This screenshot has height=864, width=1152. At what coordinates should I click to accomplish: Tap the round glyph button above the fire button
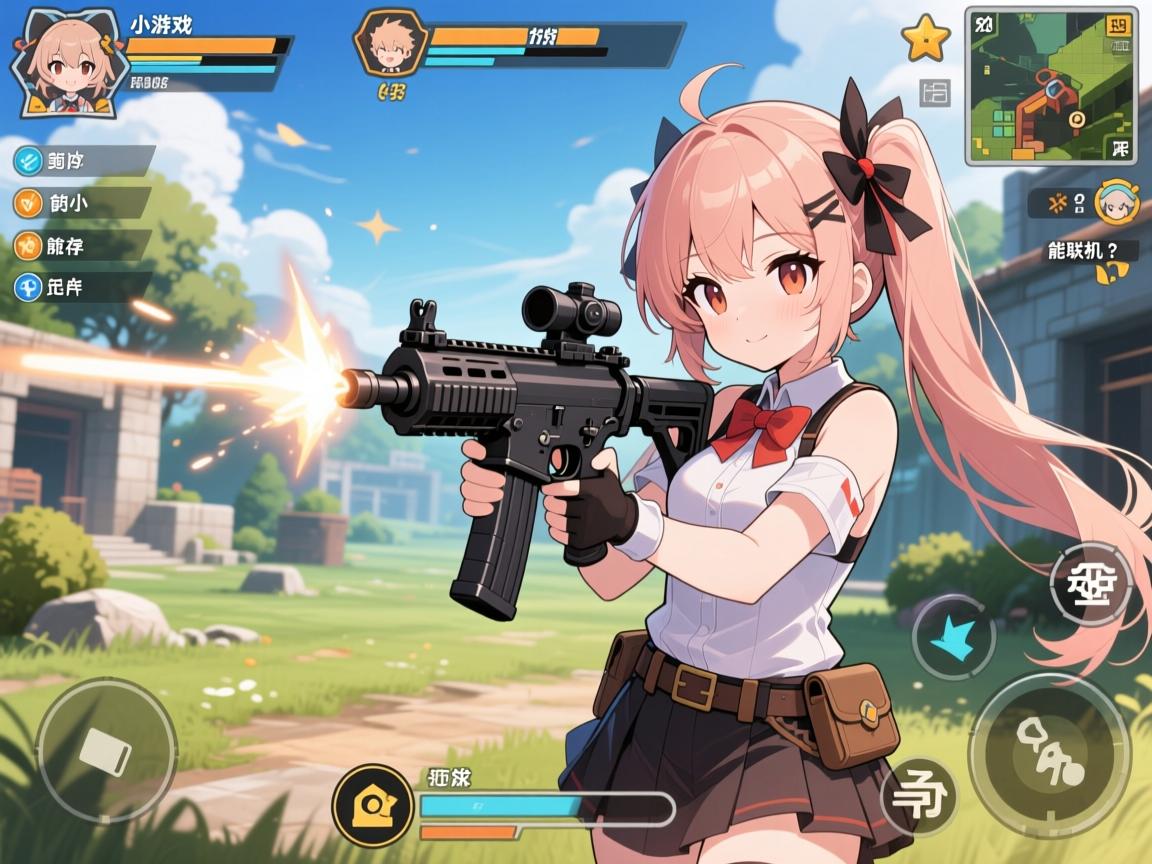point(1090,584)
